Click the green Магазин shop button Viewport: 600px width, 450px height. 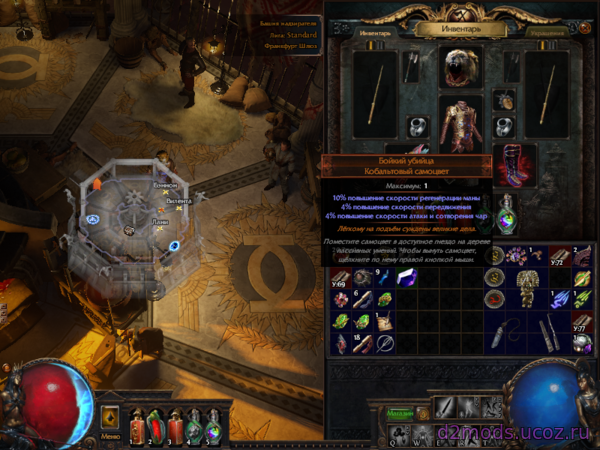point(401,411)
